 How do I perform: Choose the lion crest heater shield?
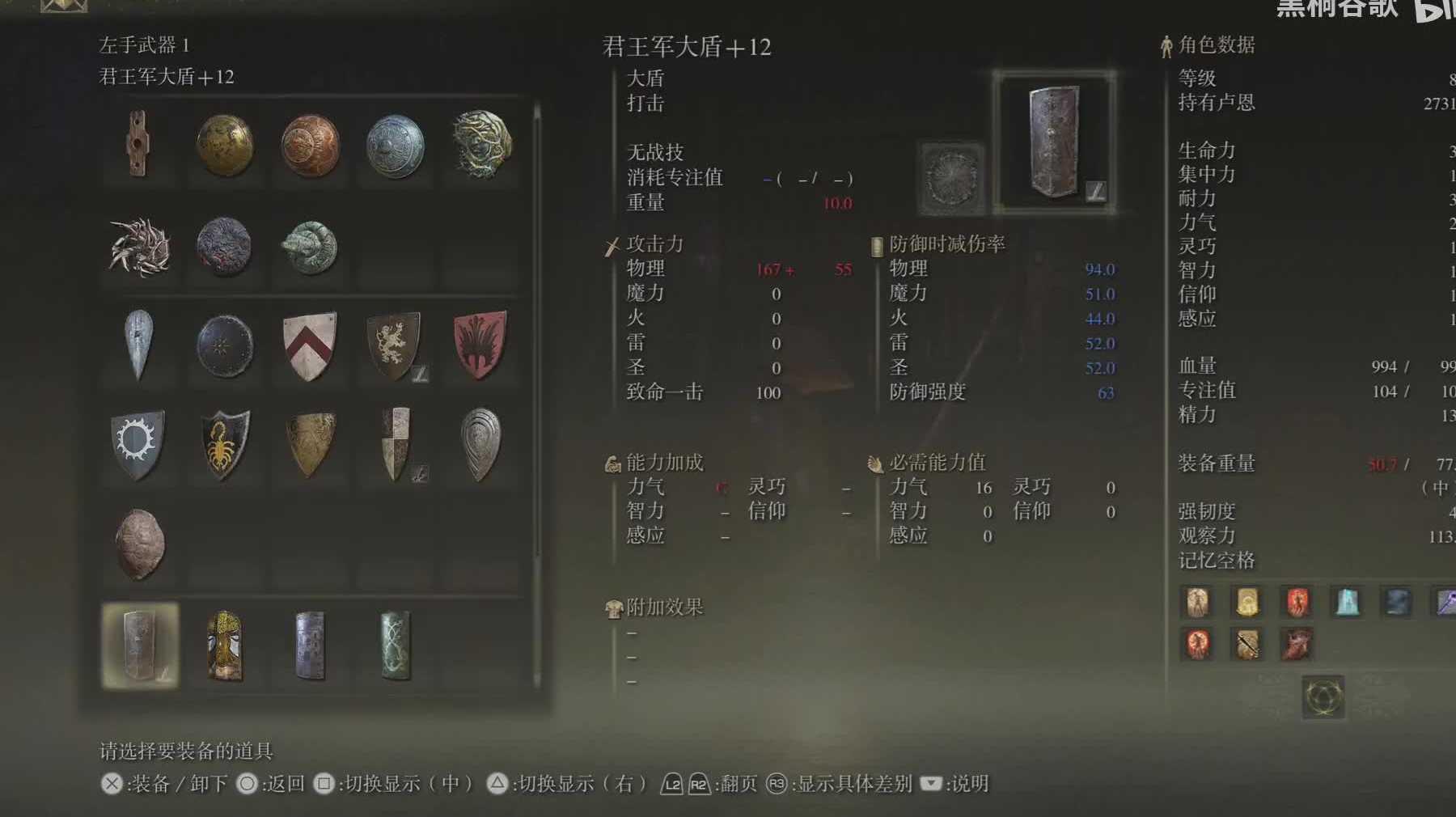(395, 346)
